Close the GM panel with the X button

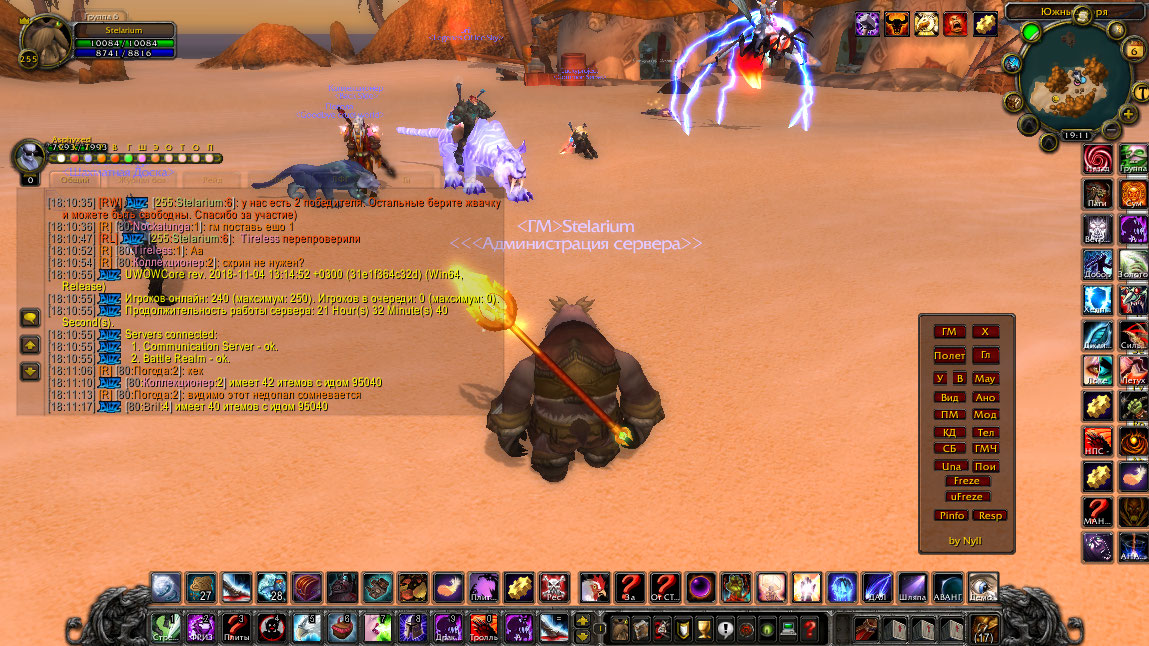(985, 332)
